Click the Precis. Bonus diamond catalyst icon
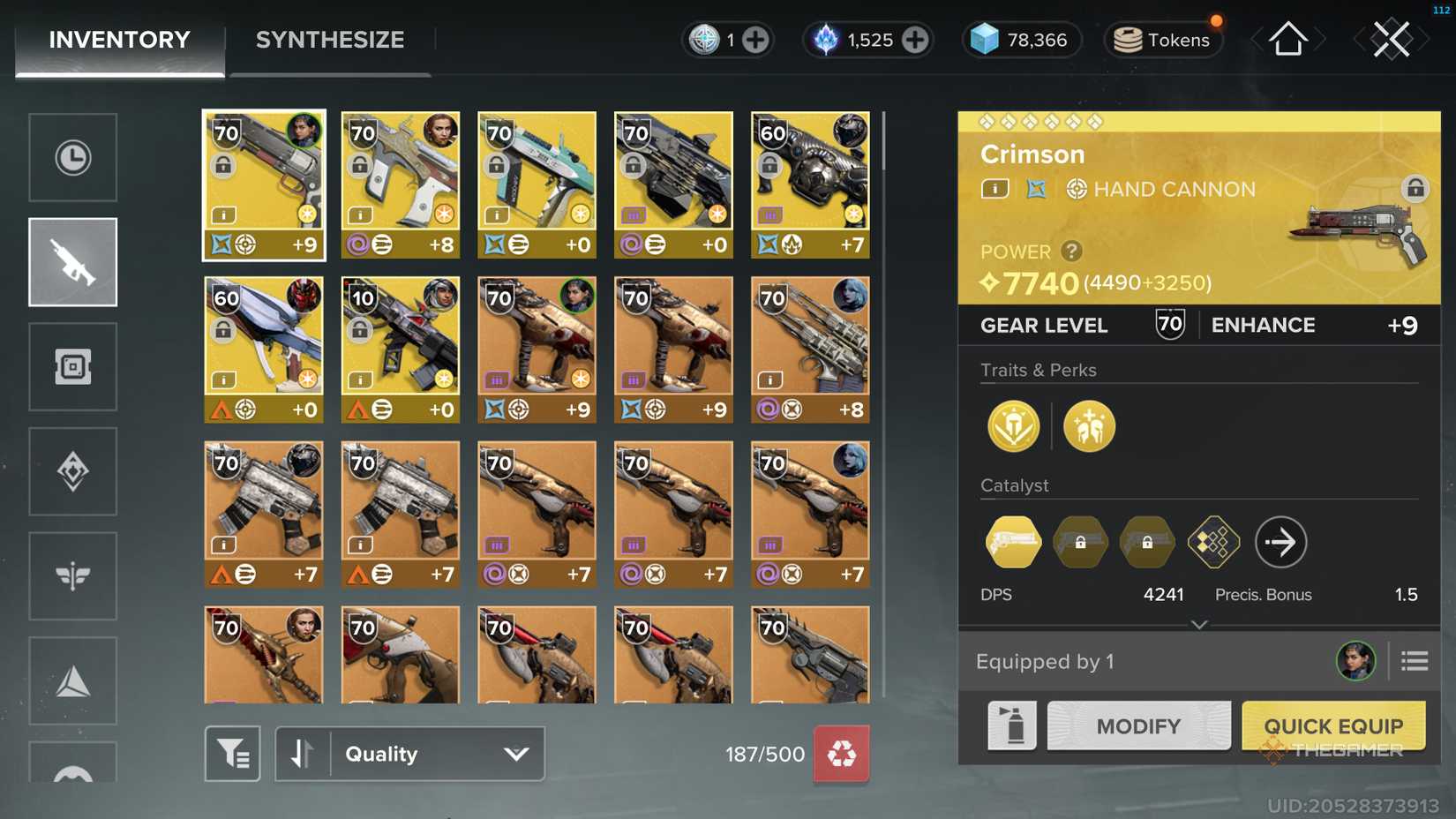Screen dimensions: 1456x819 tap(1213, 542)
